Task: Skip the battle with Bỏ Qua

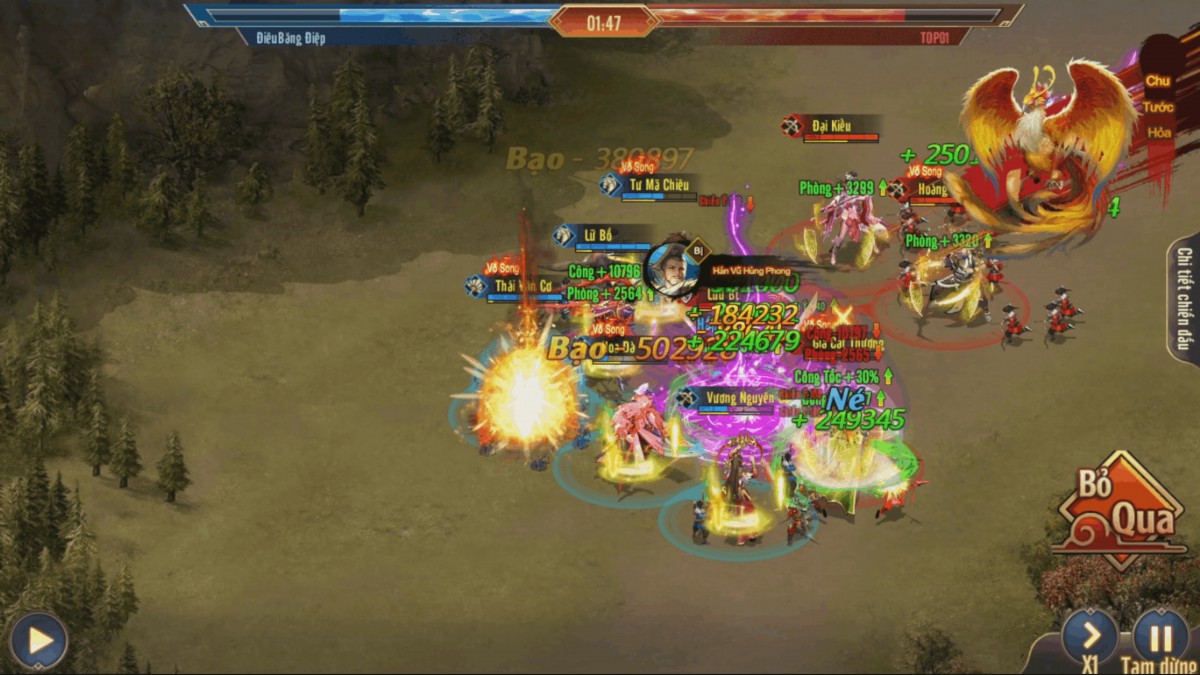Action: click(1118, 510)
